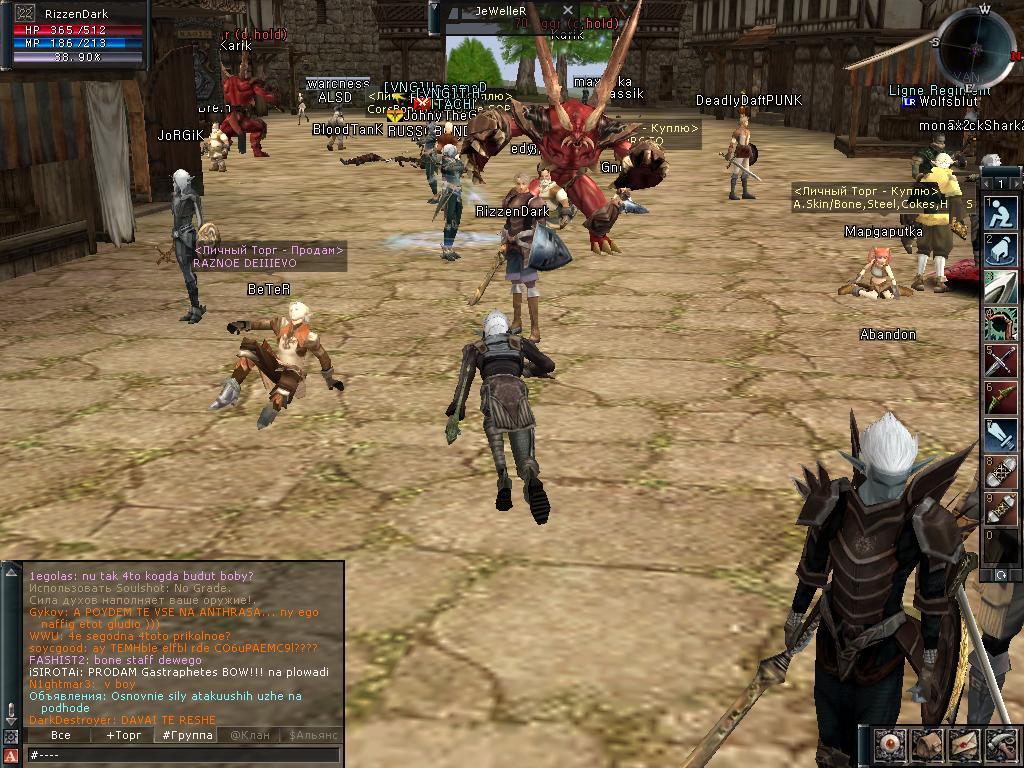Go to the next hotbar page
Viewport: 1024px width, 768px height.
(1016, 184)
